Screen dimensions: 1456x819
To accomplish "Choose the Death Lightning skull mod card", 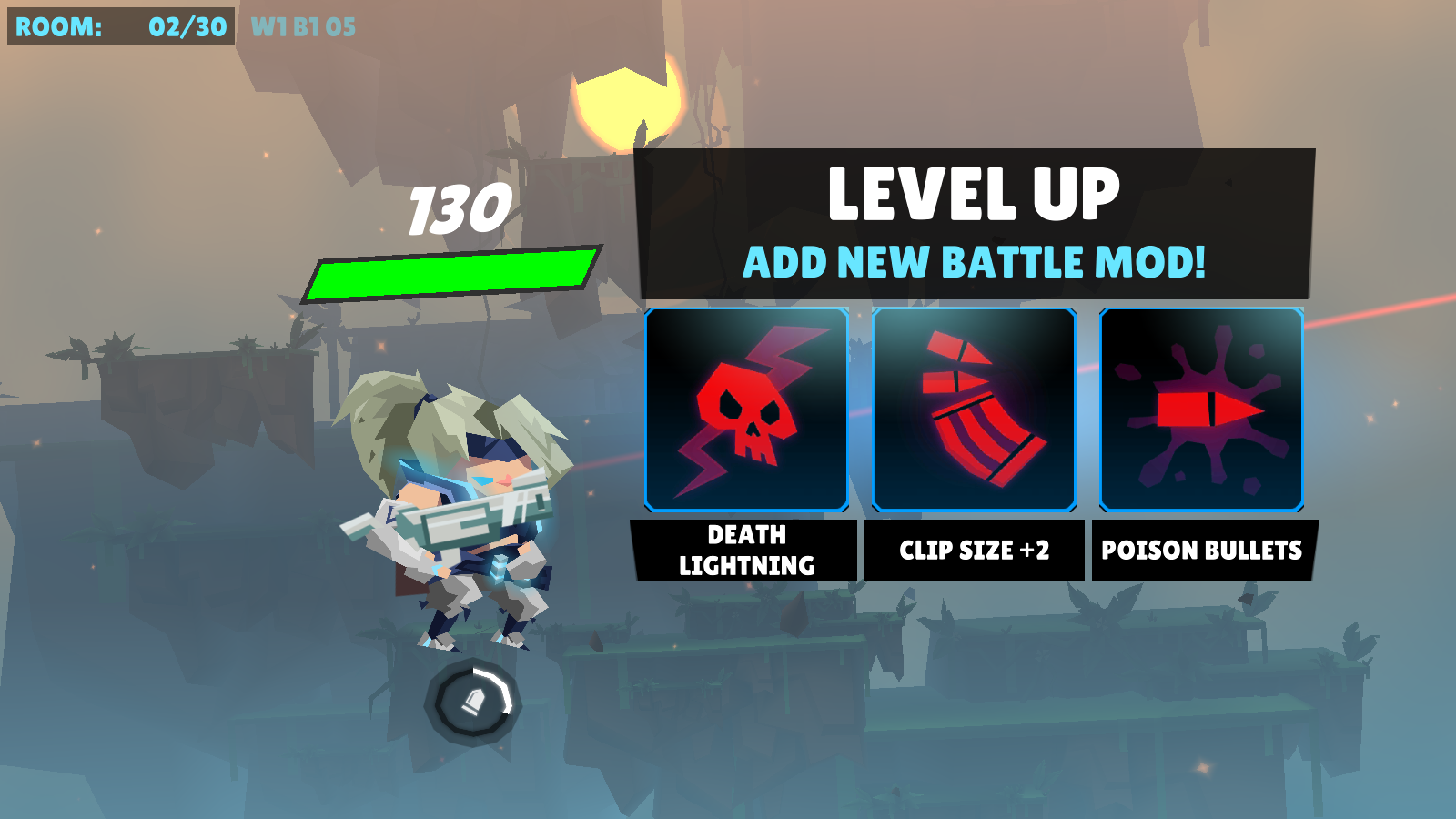I will pyautogui.click(x=746, y=409).
